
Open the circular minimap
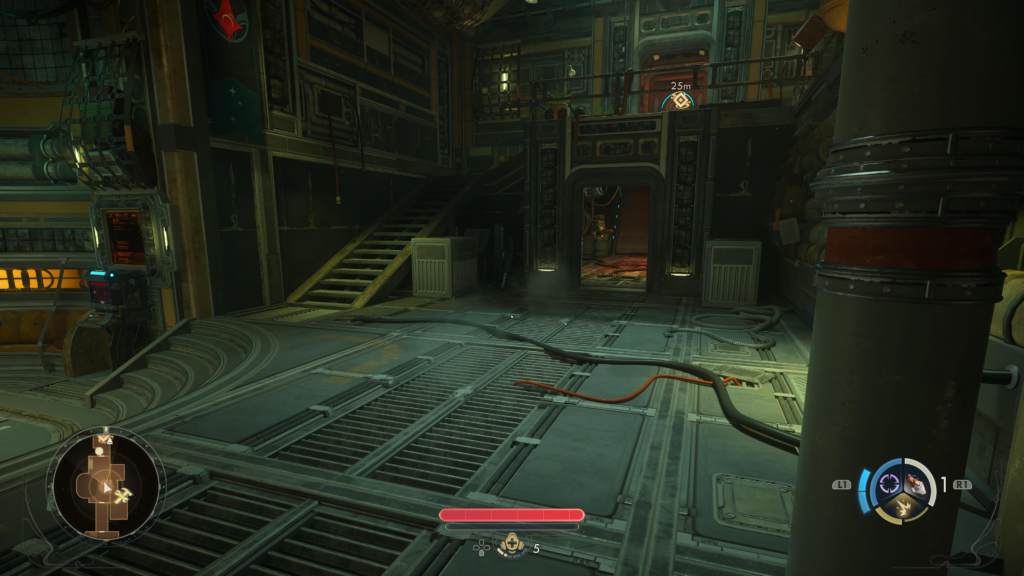[105, 485]
